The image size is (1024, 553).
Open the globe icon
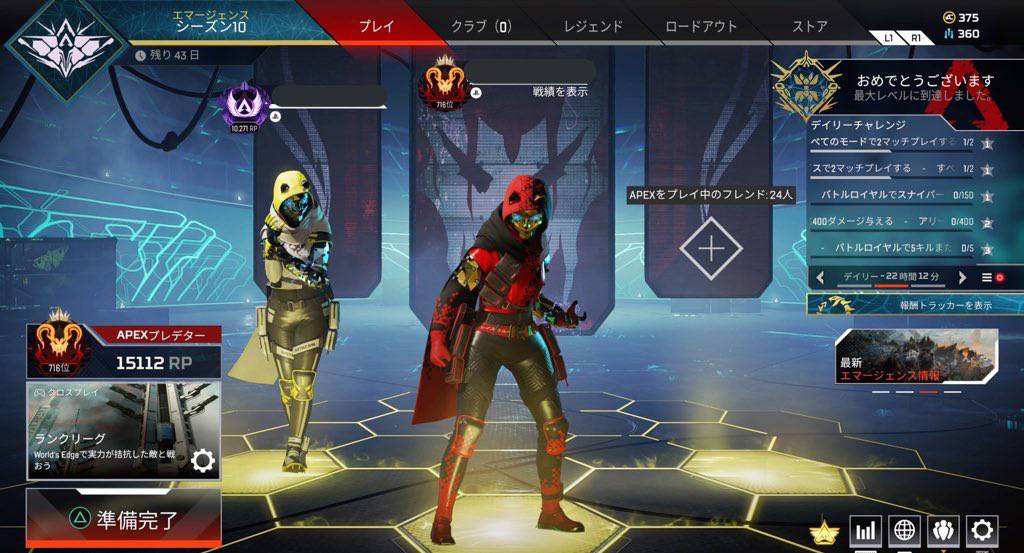tap(904, 530)
